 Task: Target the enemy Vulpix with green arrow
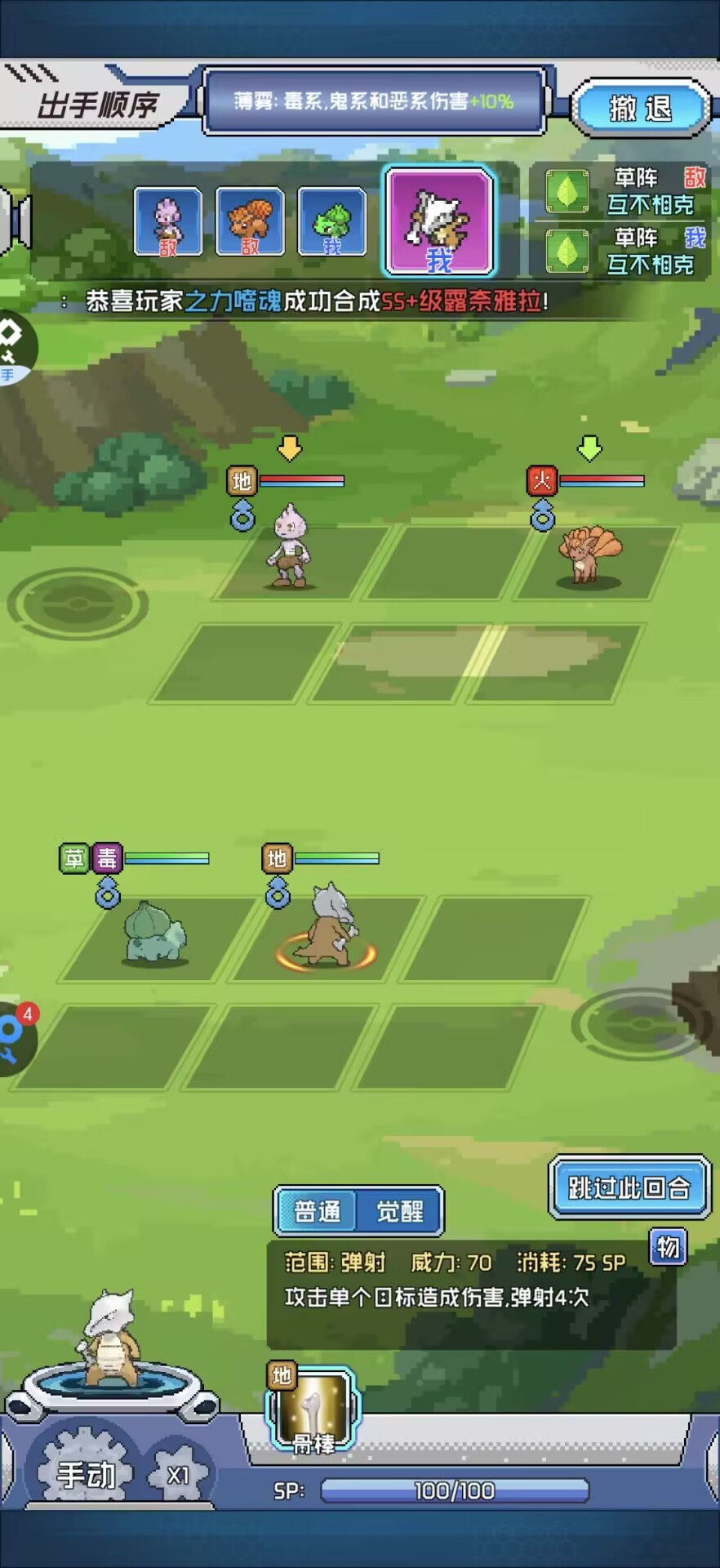point(589,555)
